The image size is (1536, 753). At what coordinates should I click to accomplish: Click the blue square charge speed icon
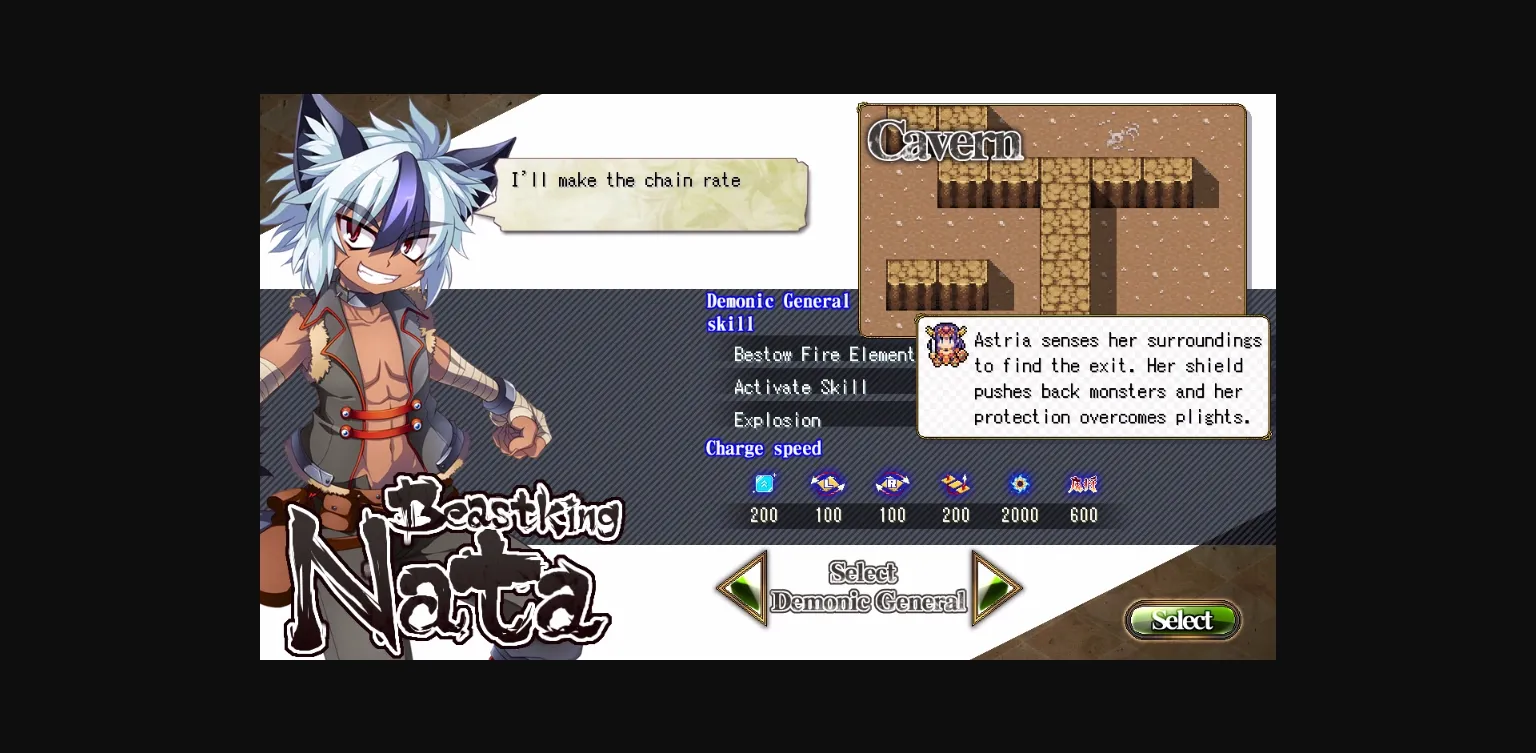click(x=764, y=484)
